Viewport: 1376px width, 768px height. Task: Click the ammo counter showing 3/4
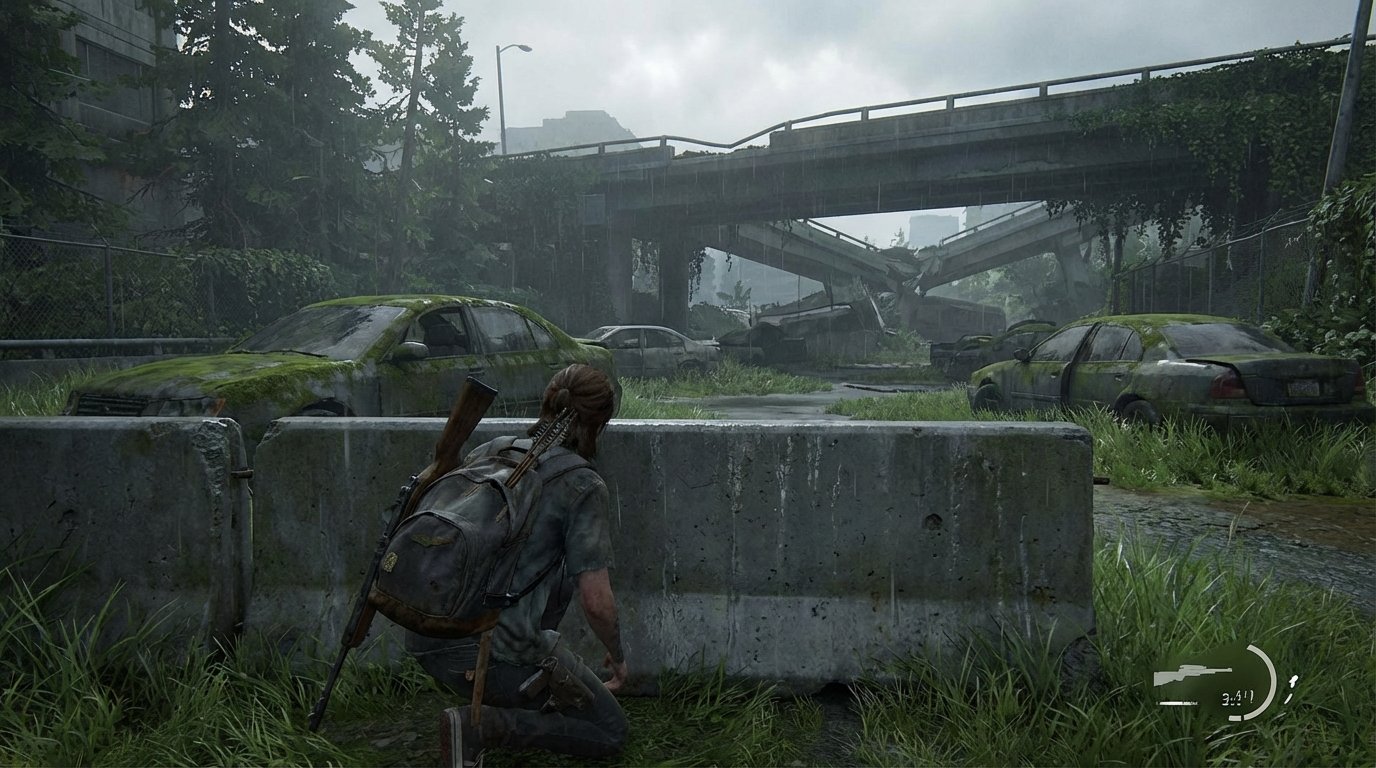[1237, 696]
